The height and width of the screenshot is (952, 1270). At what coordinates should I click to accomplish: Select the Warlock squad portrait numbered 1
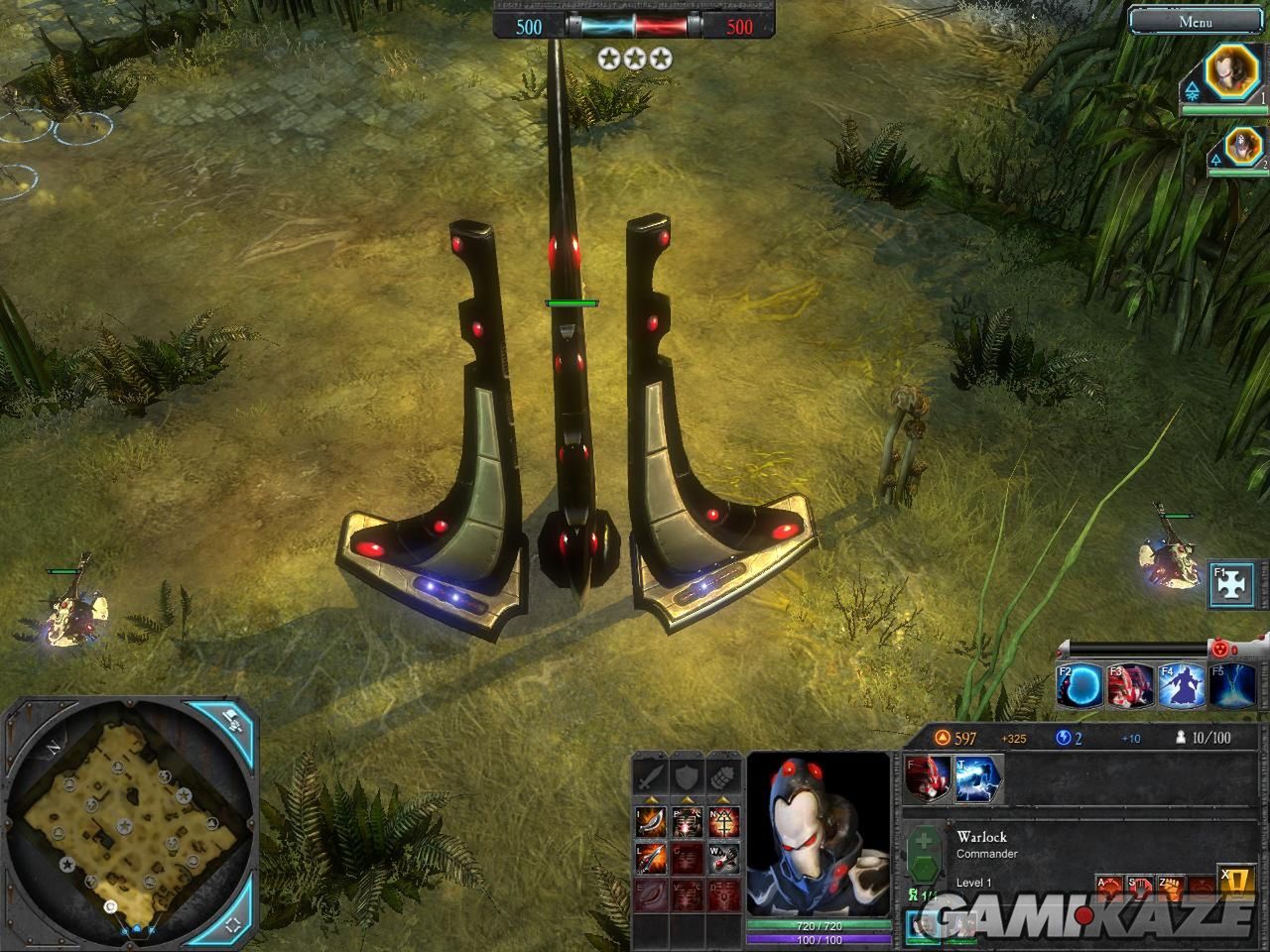[x=1231, y=73]
